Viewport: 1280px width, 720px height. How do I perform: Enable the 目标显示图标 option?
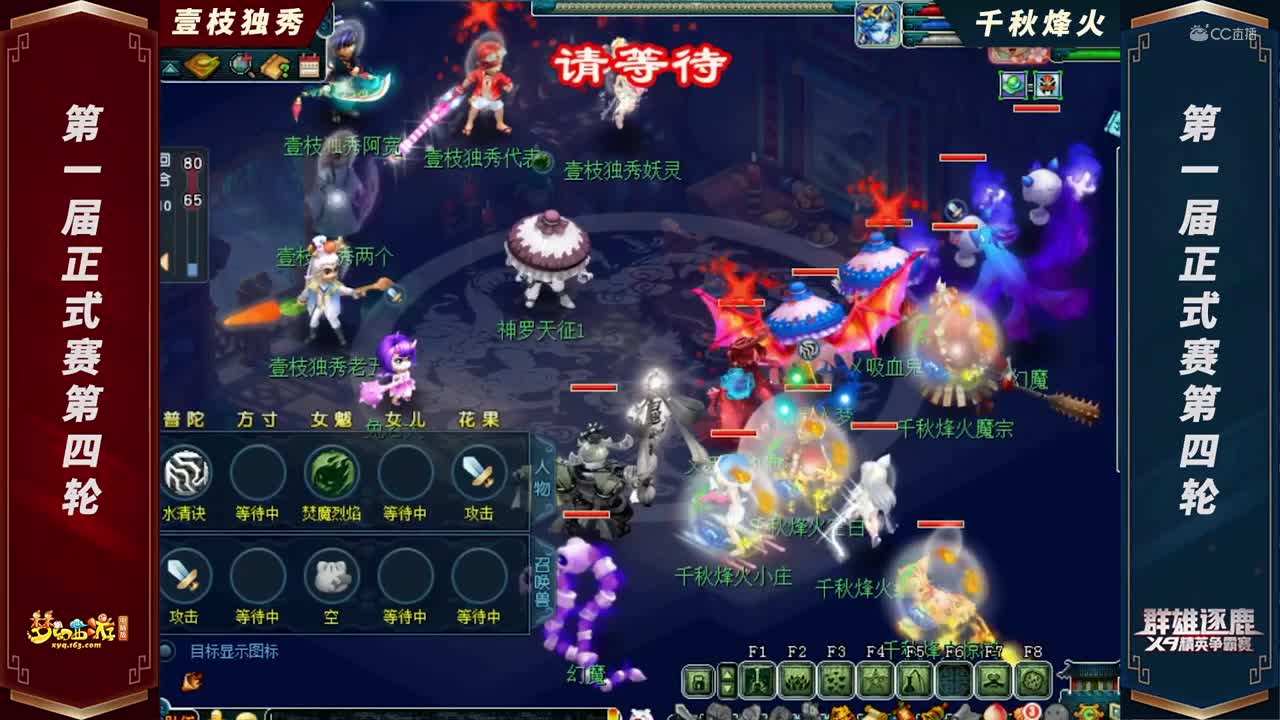[167, 651]
